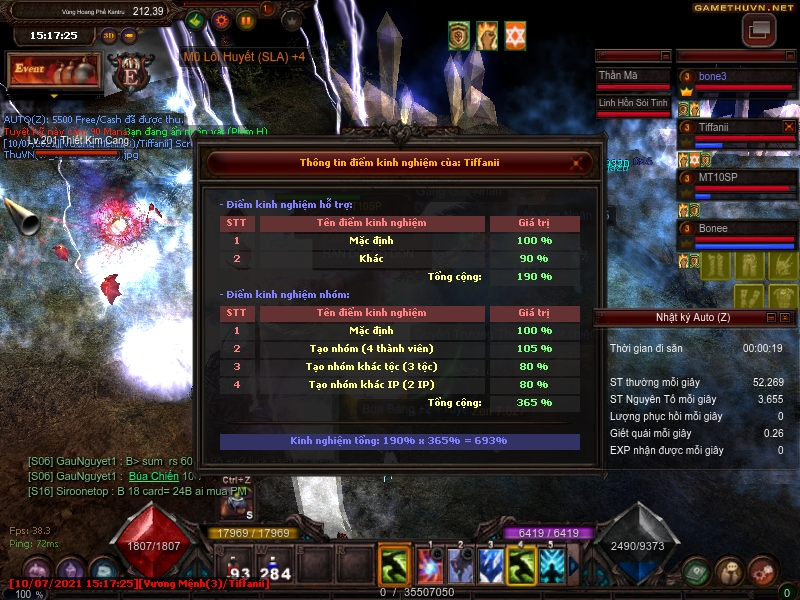This screenshot has height=600, width=800.
Task: Click the orange pause button
Action: (246, 20)
